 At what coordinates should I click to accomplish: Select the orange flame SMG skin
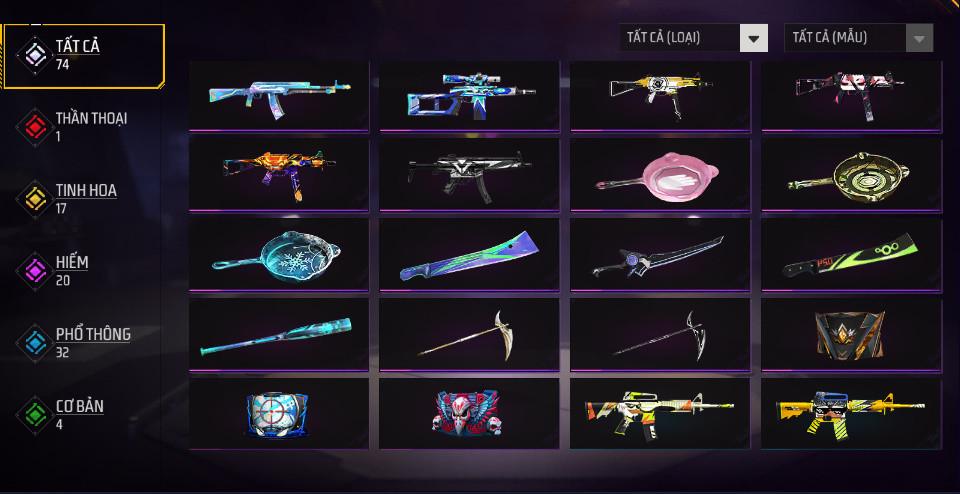(279, 175)
